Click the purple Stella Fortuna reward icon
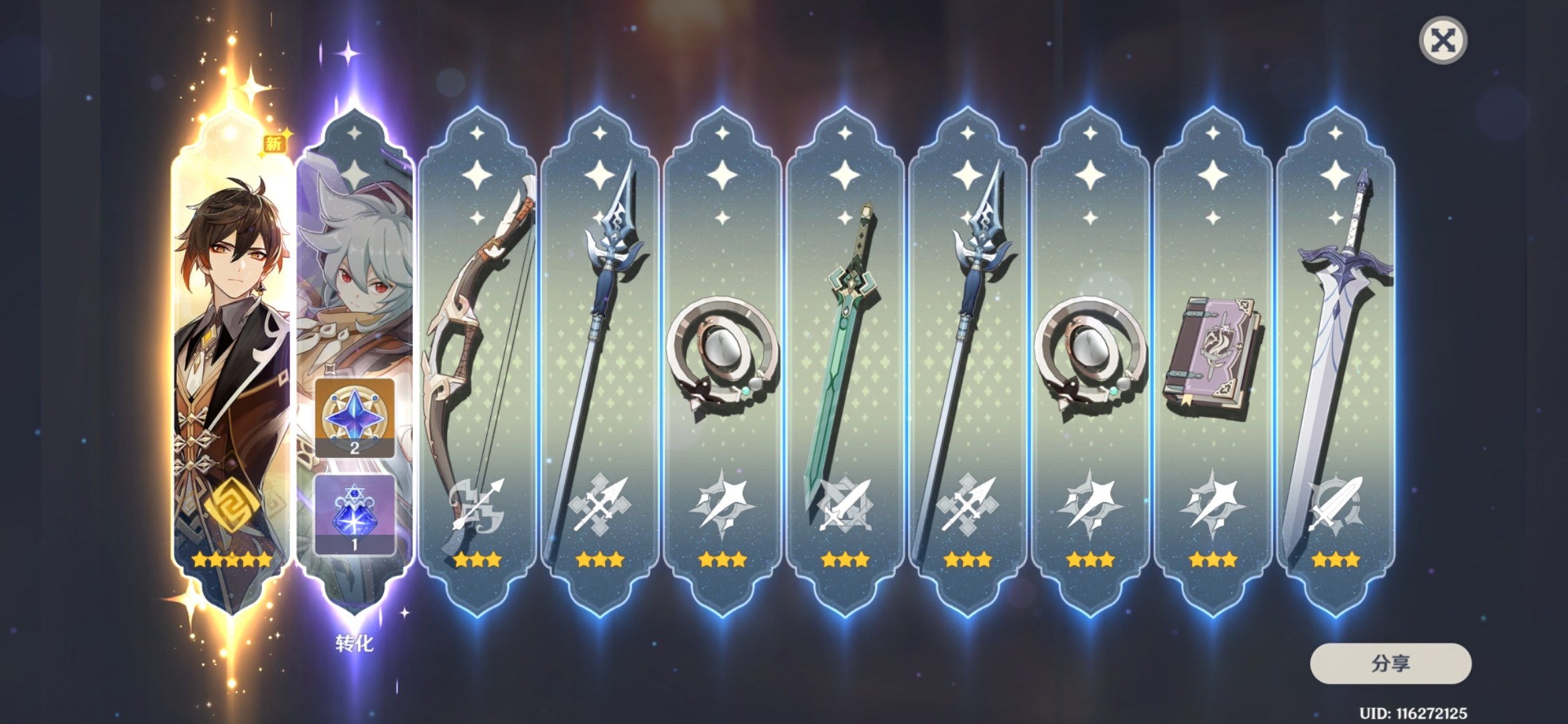 pyautogui.click(x=354, y=514)
